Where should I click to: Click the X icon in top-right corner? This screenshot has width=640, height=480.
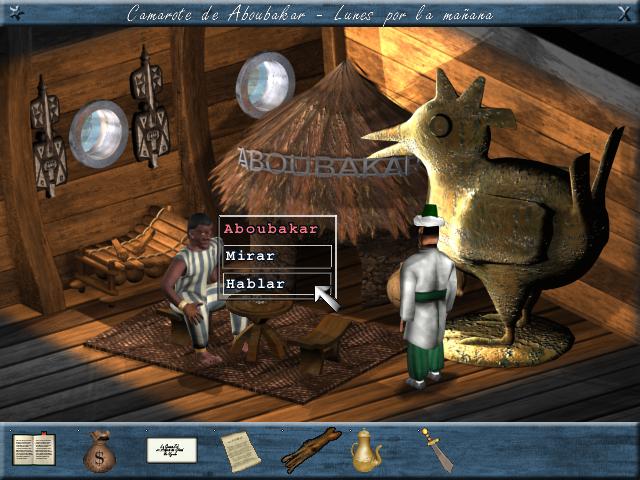click(x=625, y=14)
